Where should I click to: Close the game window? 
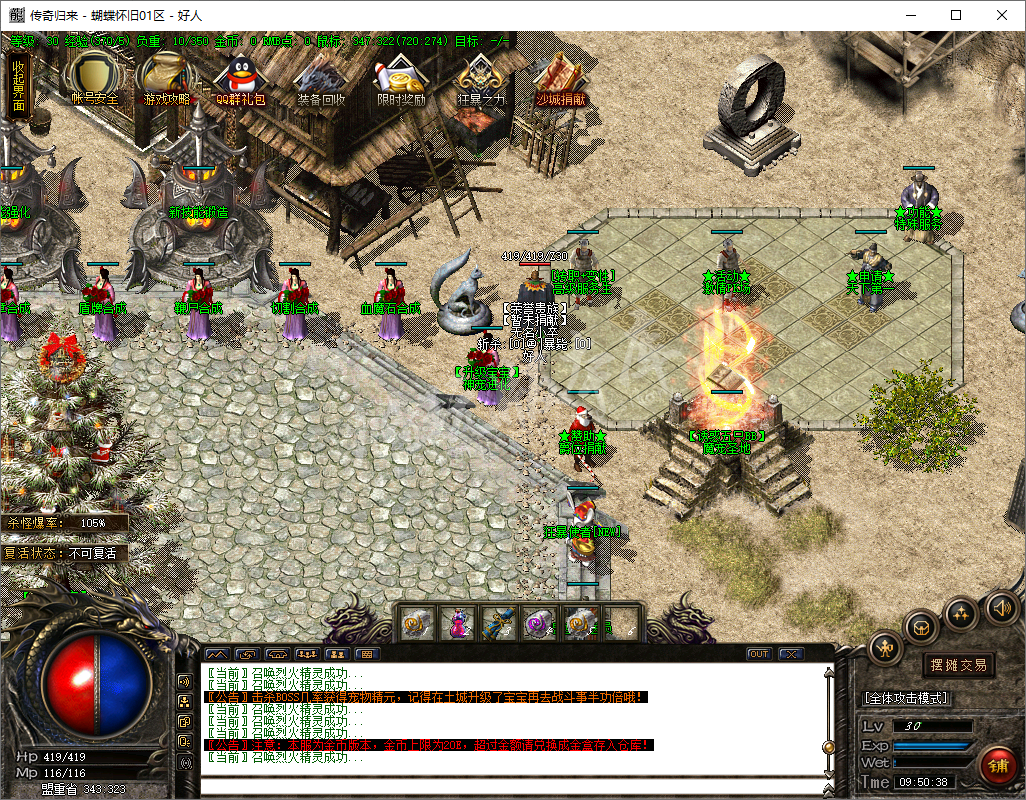pyautogui.click(x=1002, y=15)
